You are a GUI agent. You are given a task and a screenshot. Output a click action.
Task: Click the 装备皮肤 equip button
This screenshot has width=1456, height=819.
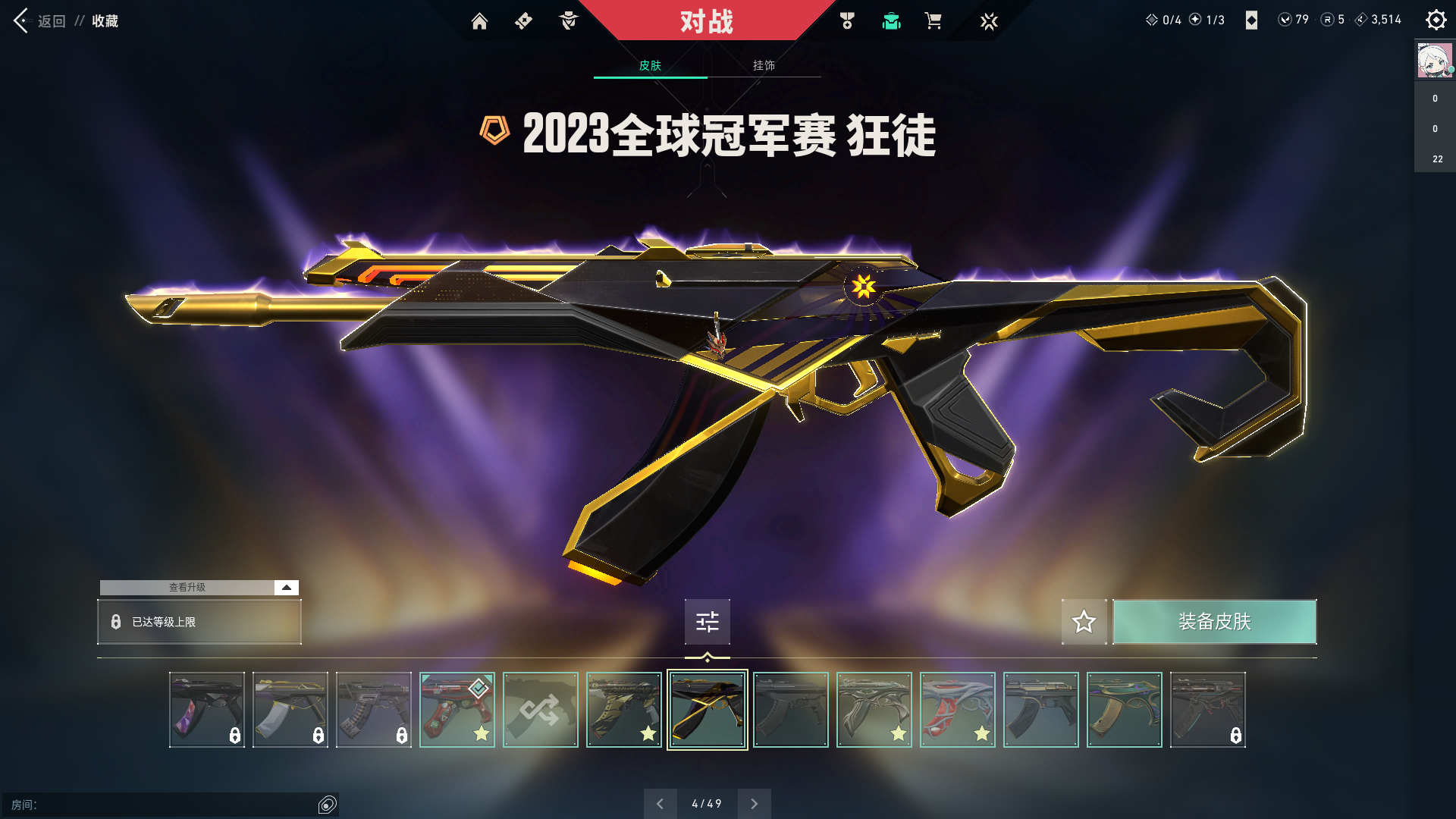(x=1214, y=622)
